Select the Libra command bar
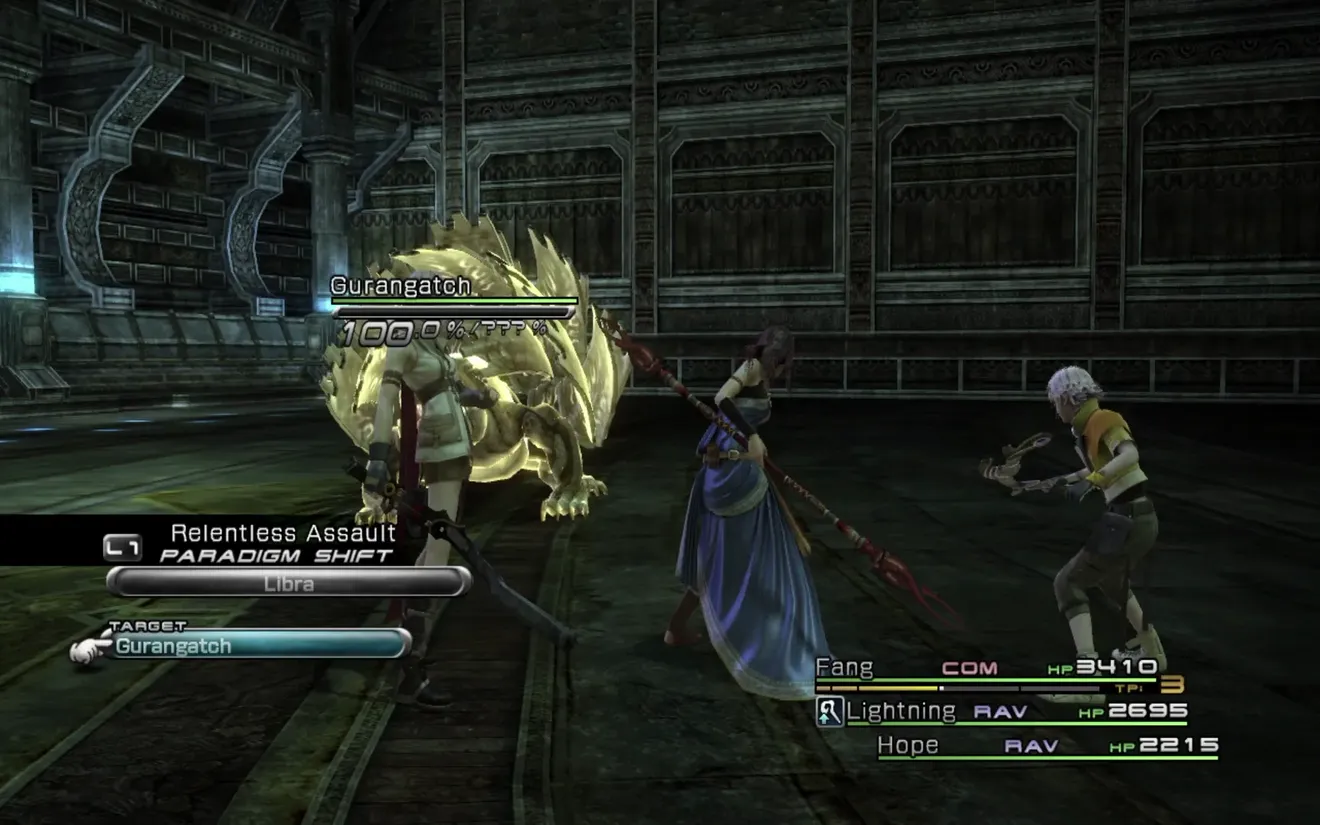 point(288,582)
